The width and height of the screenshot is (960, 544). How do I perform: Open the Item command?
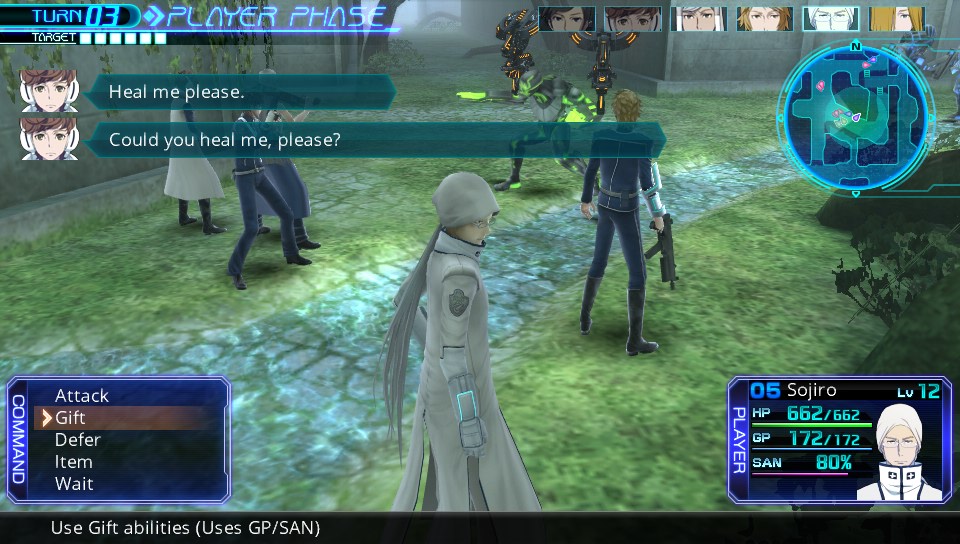pyautogui.click(x=74, y=462)
